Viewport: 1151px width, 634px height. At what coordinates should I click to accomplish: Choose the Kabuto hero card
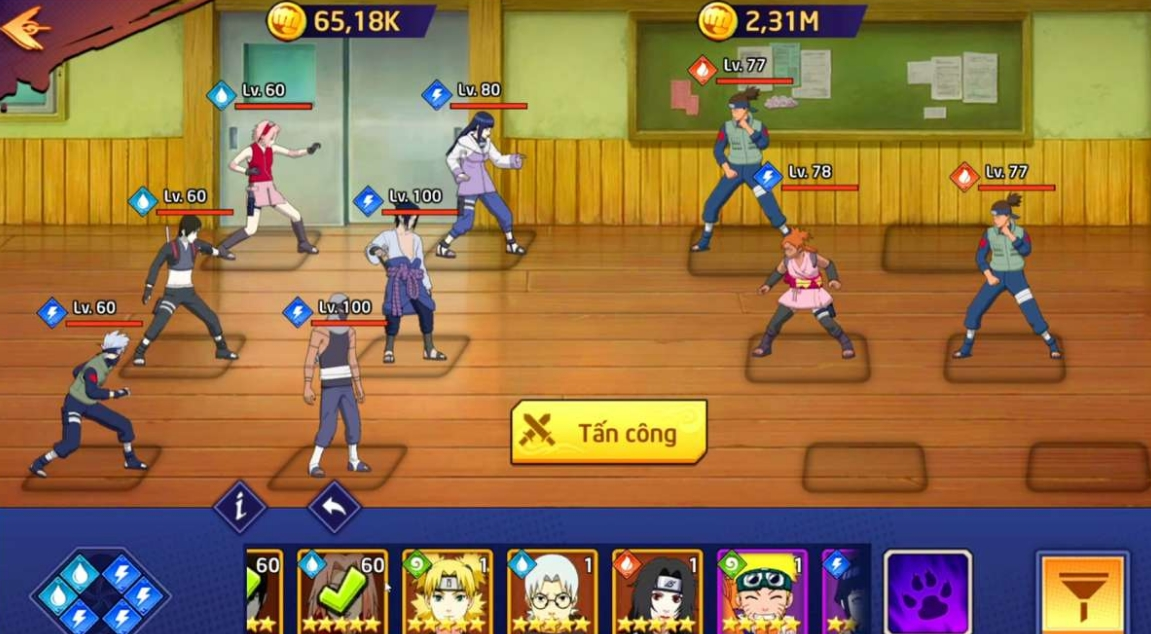[552, 591]
